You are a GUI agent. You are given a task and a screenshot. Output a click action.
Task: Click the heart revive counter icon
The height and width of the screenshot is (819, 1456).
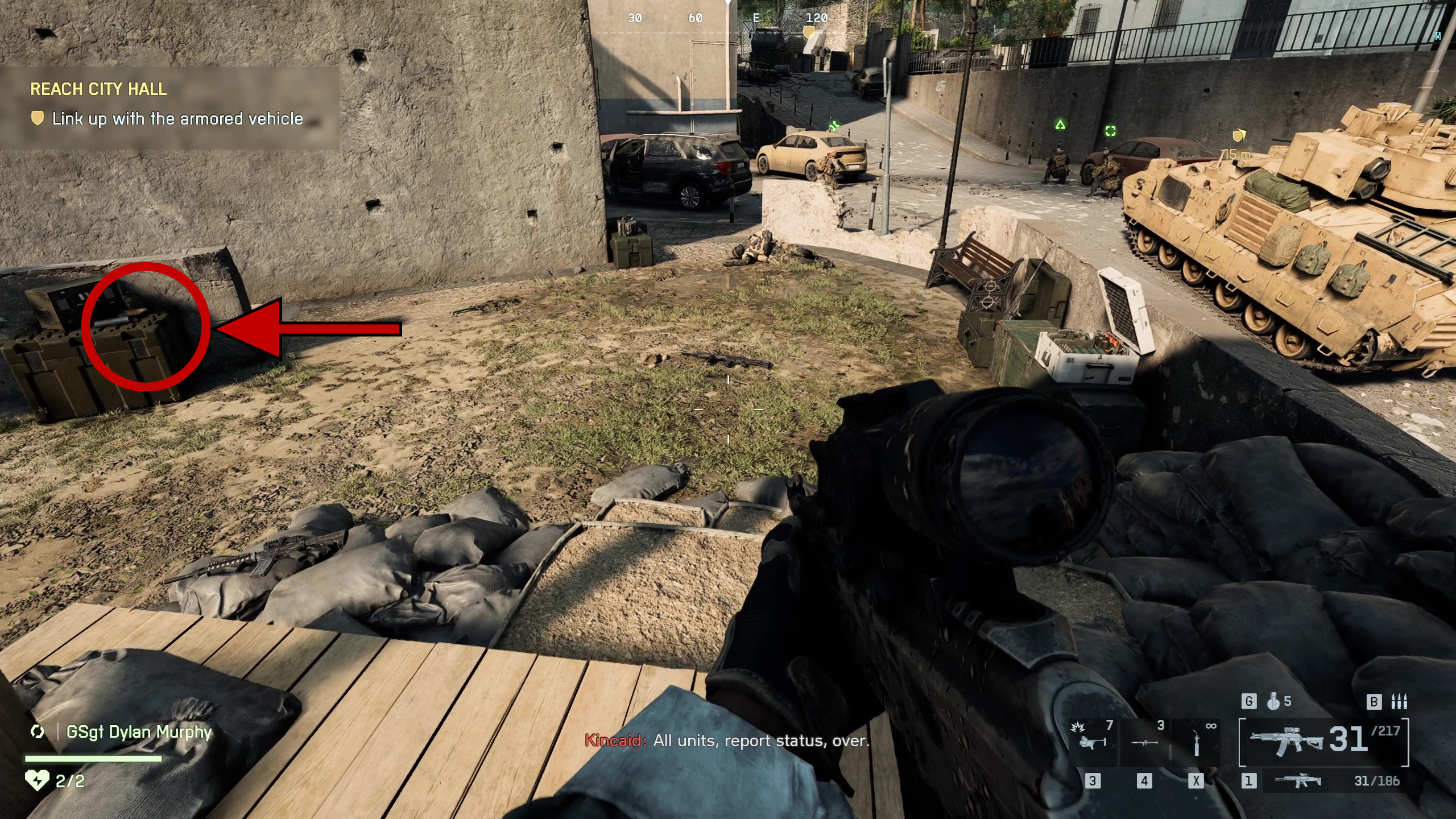(x=38, y=780)
